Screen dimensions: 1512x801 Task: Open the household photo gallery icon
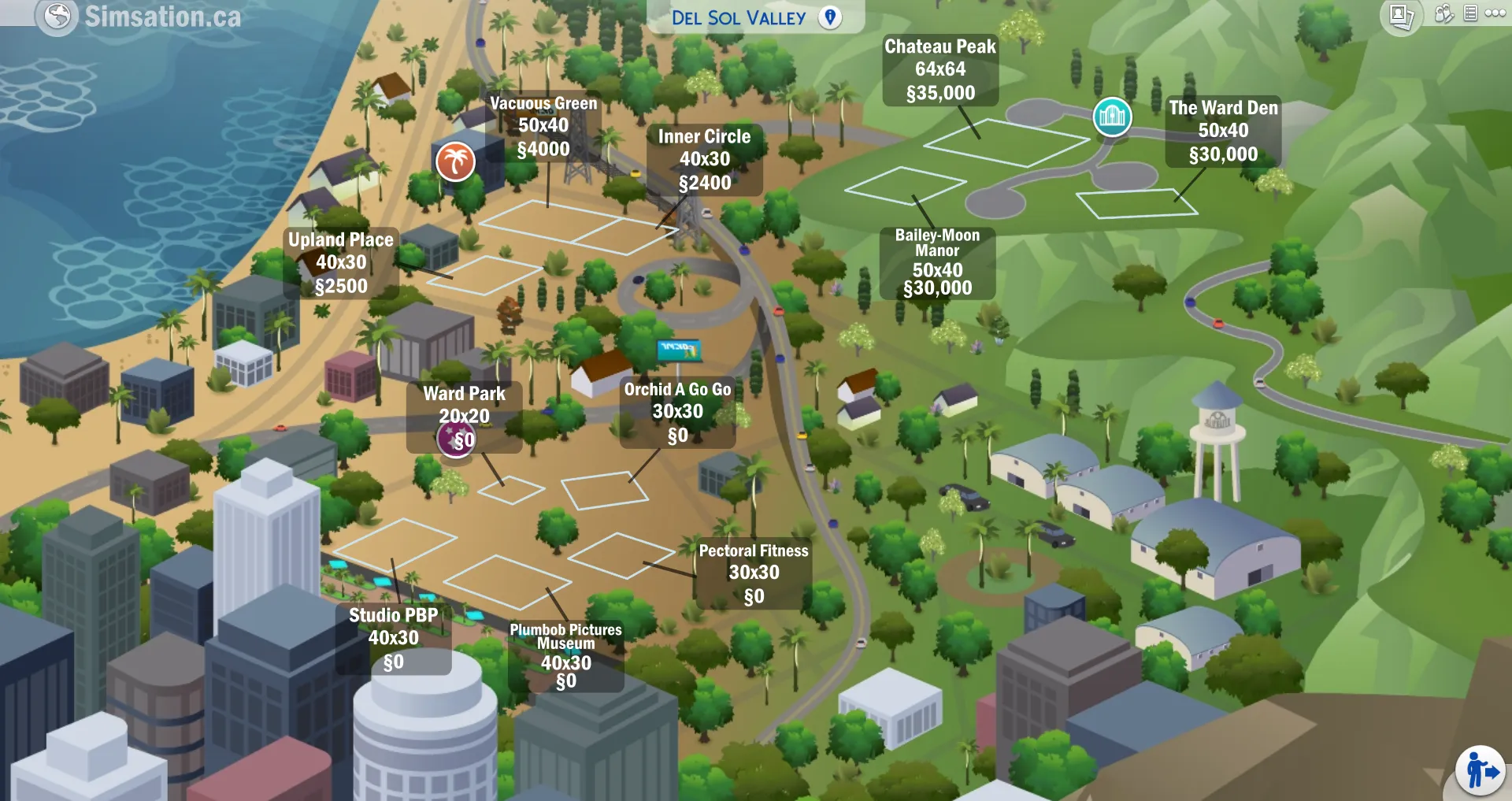click(x=1402, y=13)
